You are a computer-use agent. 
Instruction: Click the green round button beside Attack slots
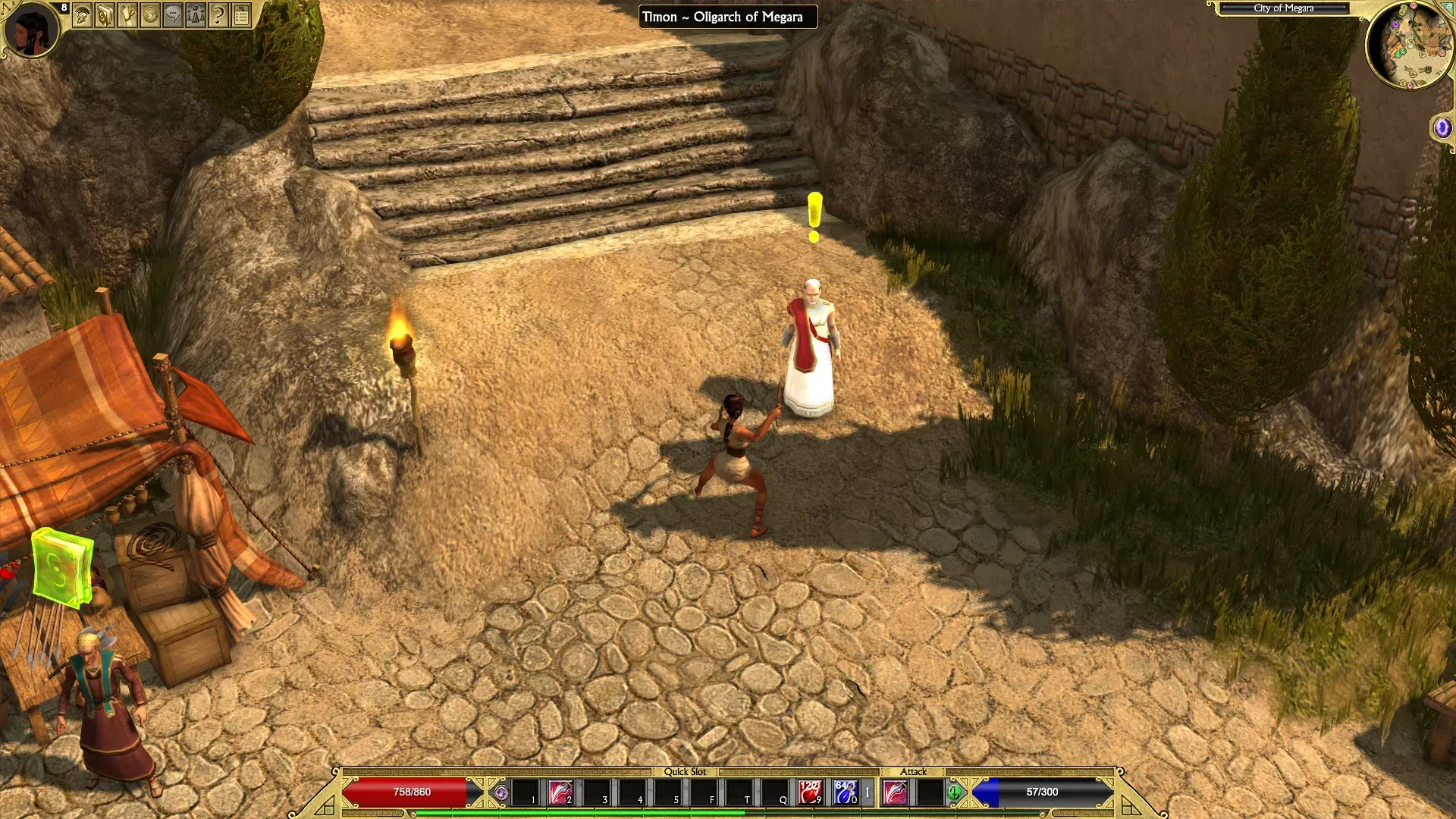pos(955,793)
